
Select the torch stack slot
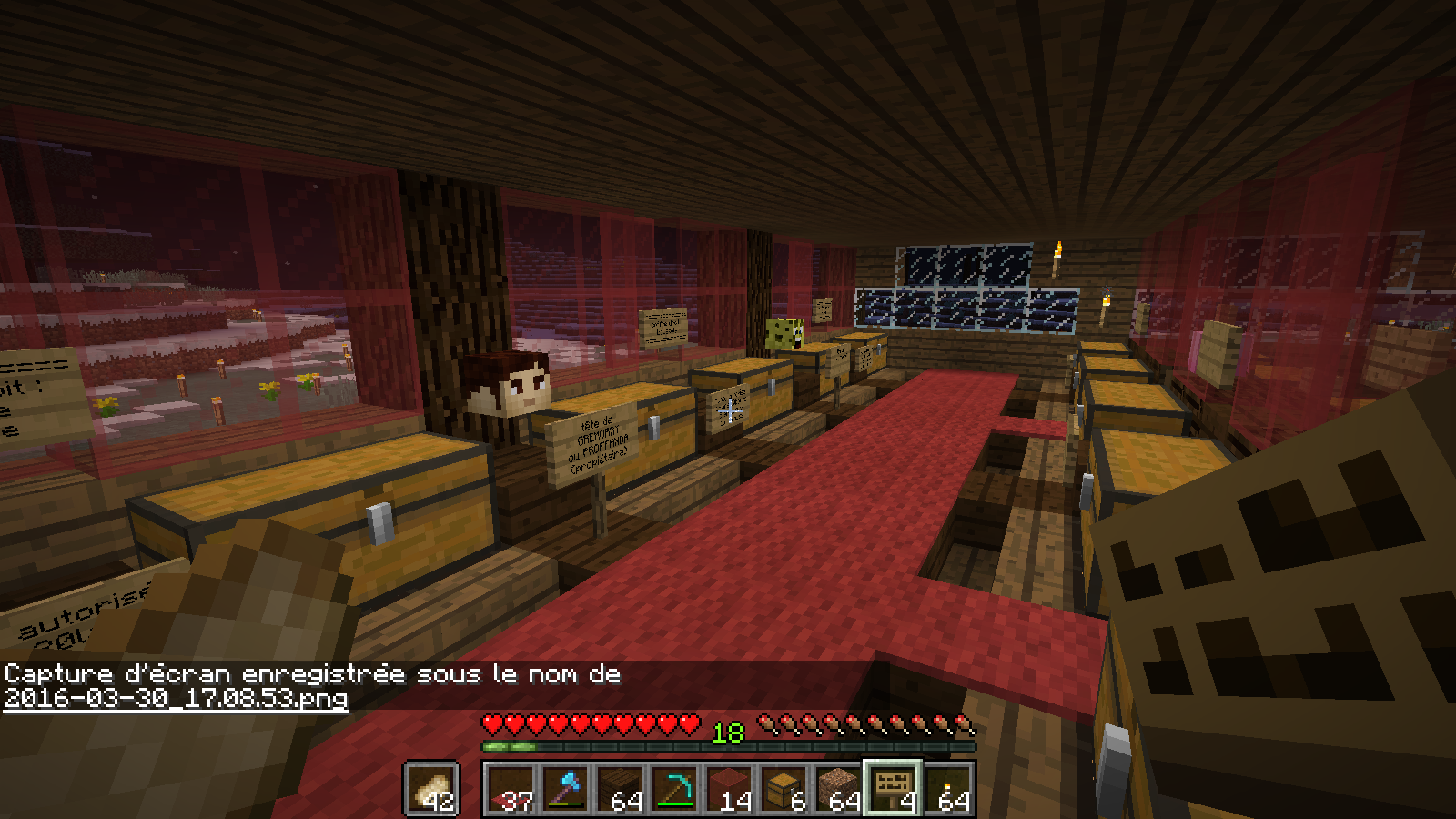[x=948, y=789]
